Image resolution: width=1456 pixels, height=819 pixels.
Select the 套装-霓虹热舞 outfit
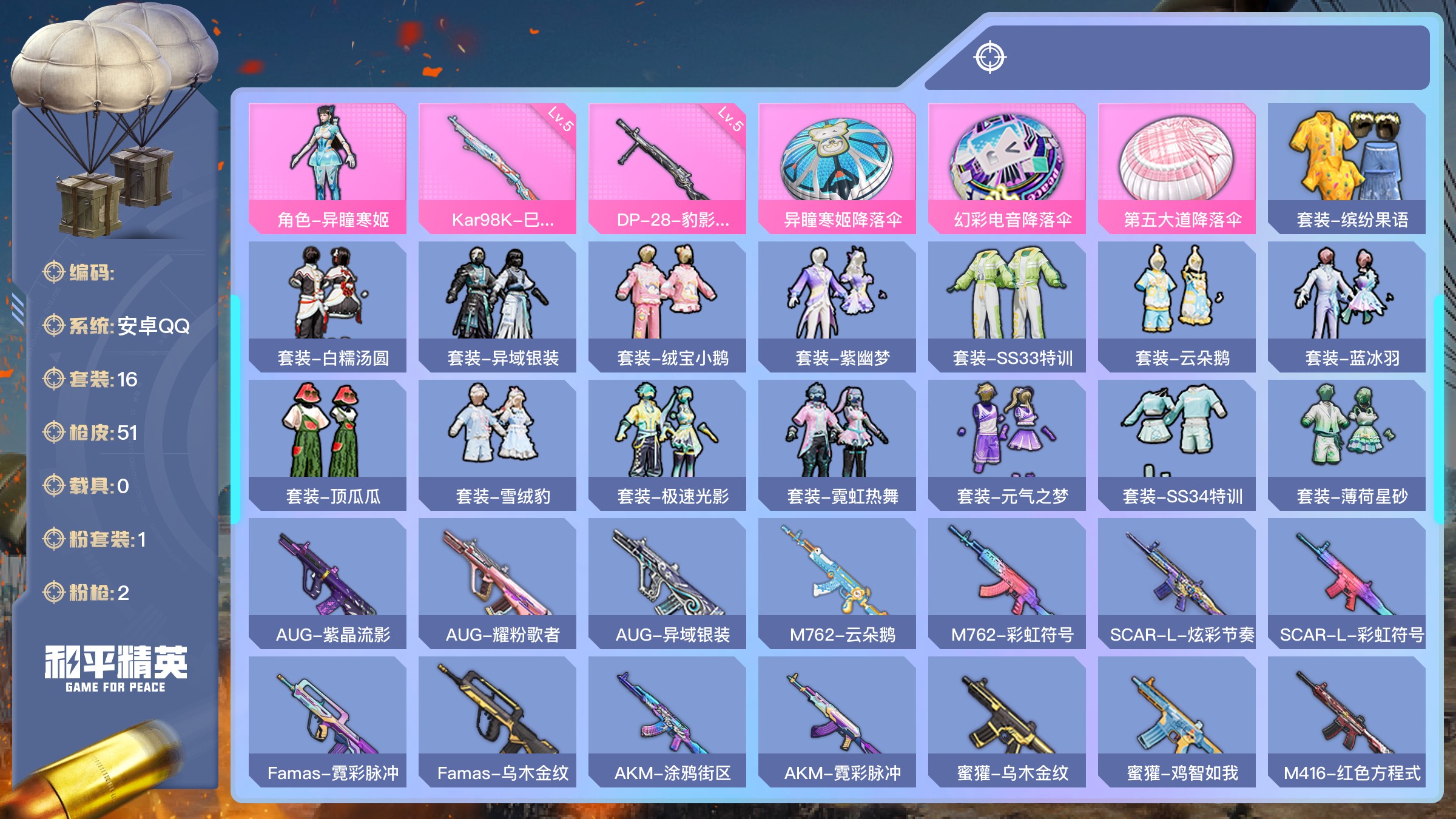(x=837, y=445)
